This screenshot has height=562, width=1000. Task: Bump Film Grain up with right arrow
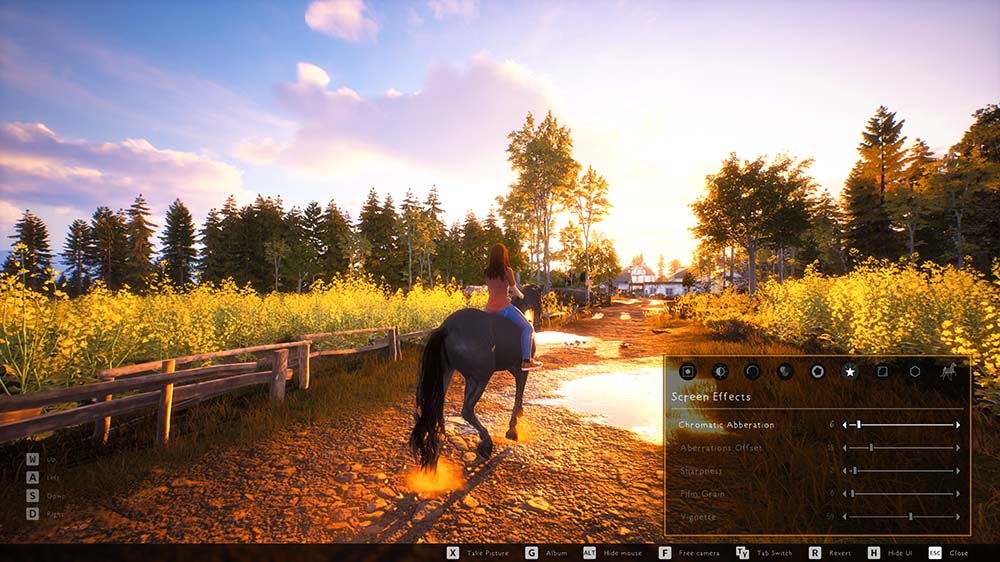958,494
